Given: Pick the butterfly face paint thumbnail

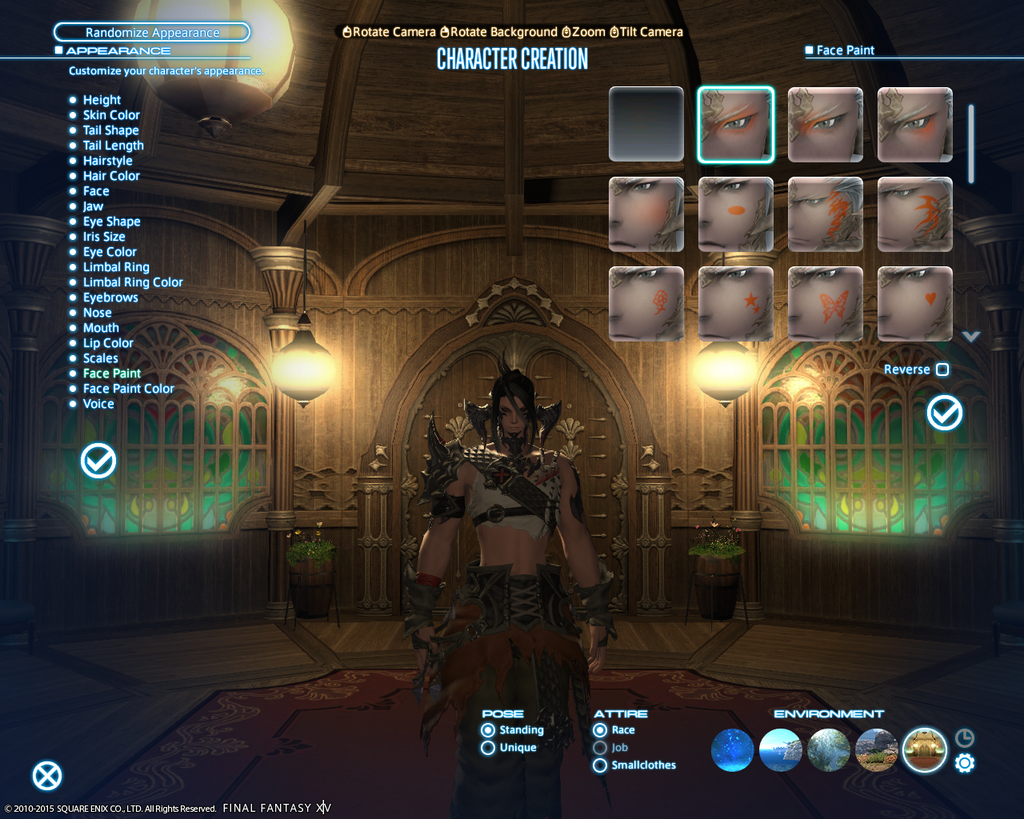Looking at the screenshot, I should (825, 304).
